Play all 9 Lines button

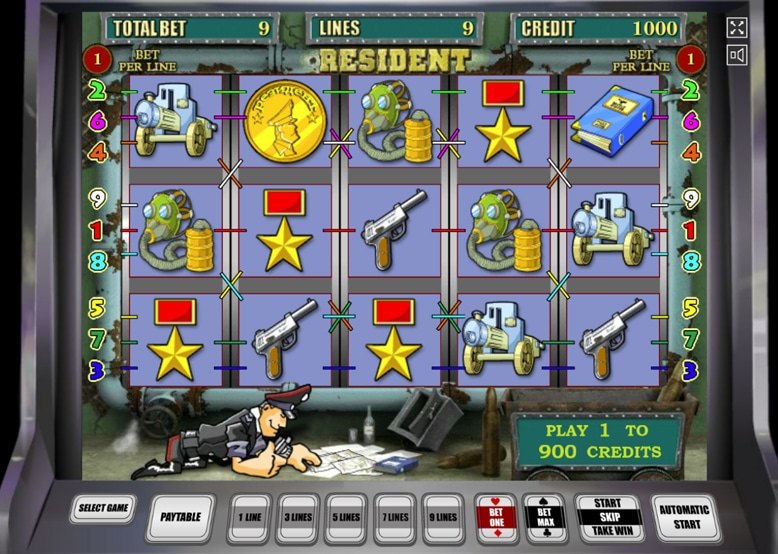442,516
